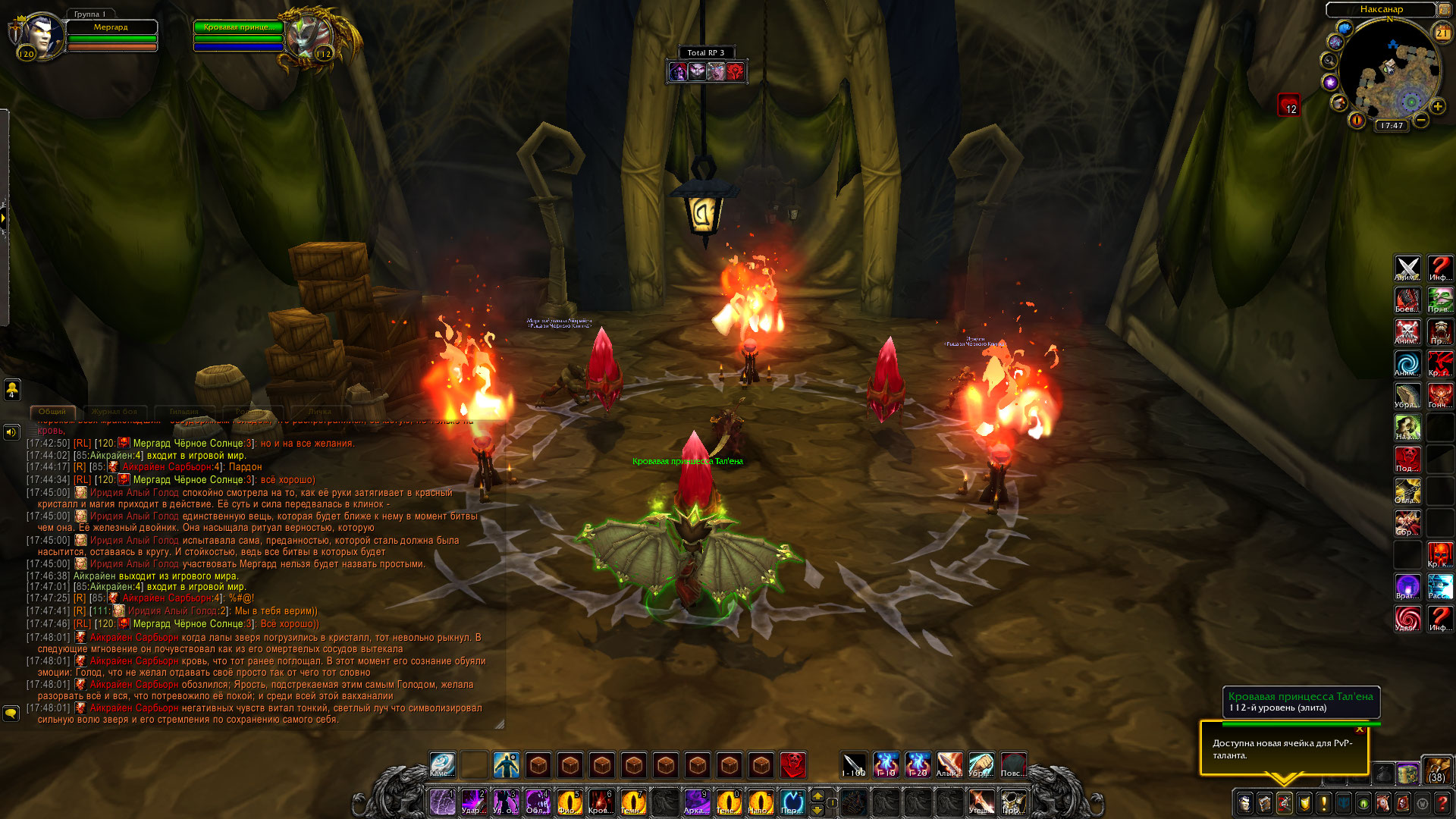Switch to the Журнал боя chat tab
This screenshot has height=819, width=1456.
pos(115,412)
